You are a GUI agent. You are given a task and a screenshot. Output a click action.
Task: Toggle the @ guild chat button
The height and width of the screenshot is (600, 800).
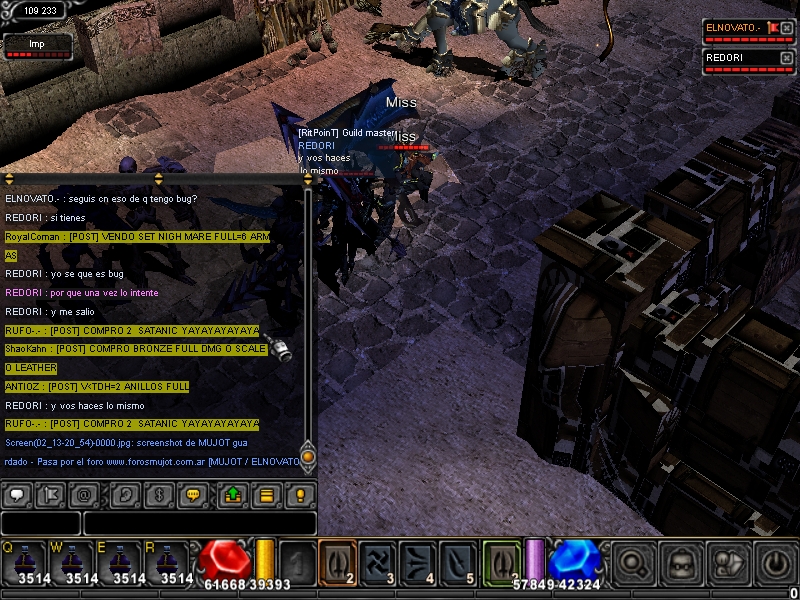84,494
